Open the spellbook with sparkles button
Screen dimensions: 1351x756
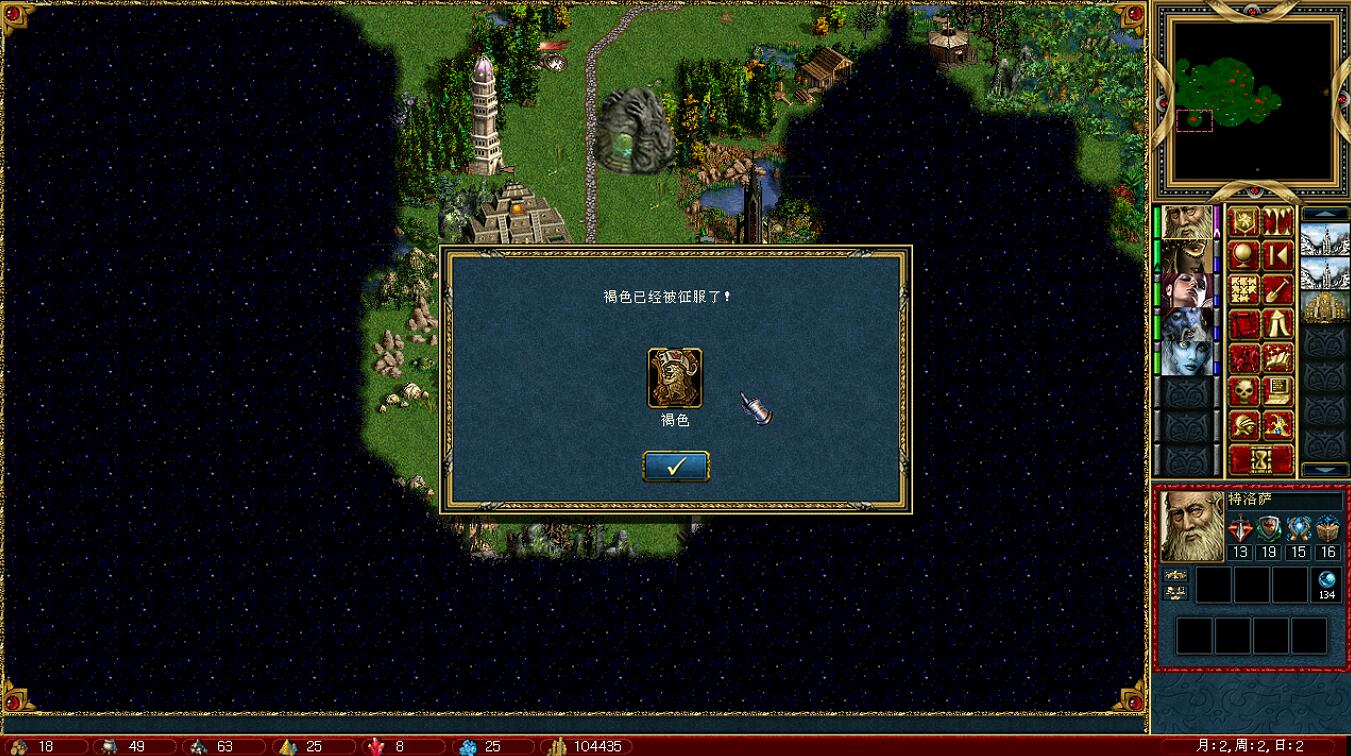click(x=1278, y=357)
